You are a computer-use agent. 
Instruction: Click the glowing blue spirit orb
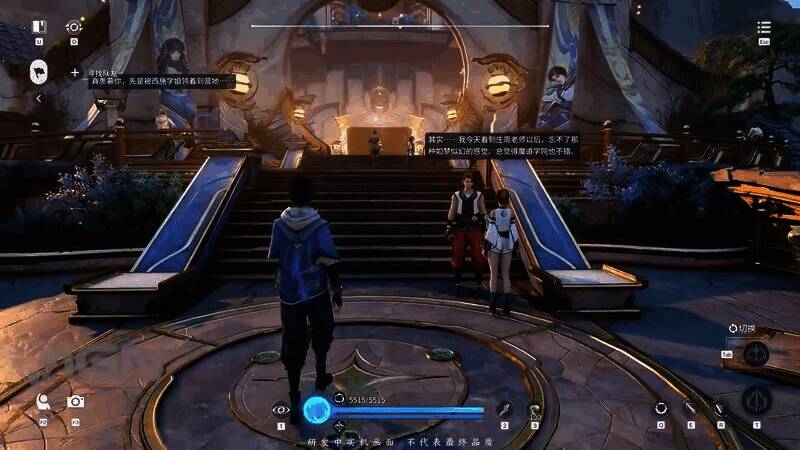tap(317, 408)
